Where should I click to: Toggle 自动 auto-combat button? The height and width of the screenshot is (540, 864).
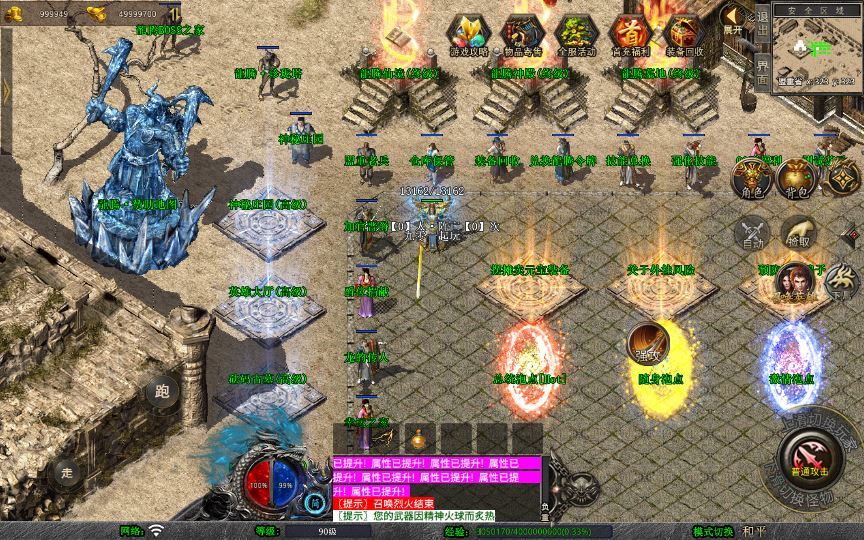[752, 233]
